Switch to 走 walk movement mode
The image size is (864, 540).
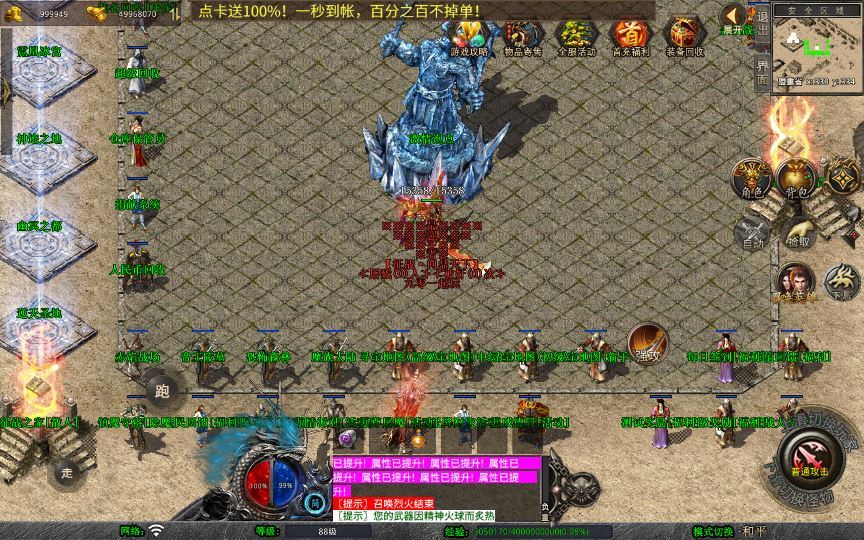pos(67,471)
